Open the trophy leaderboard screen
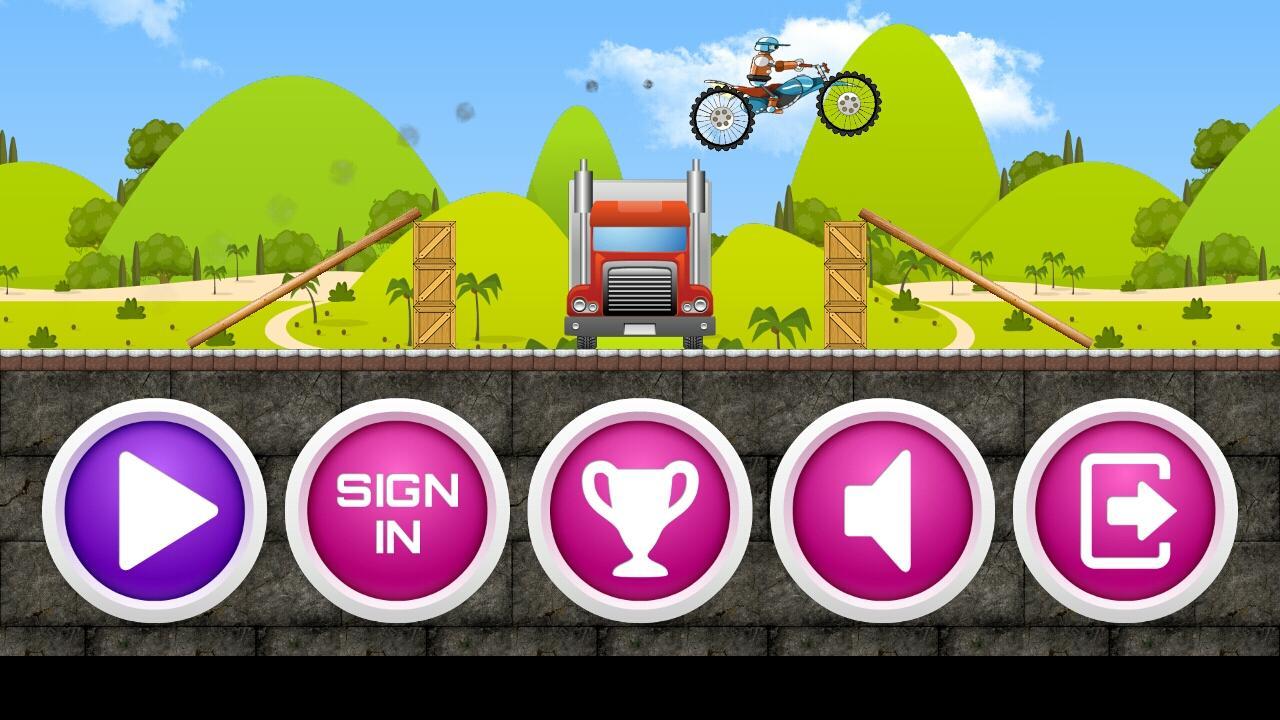 (641, 512)
